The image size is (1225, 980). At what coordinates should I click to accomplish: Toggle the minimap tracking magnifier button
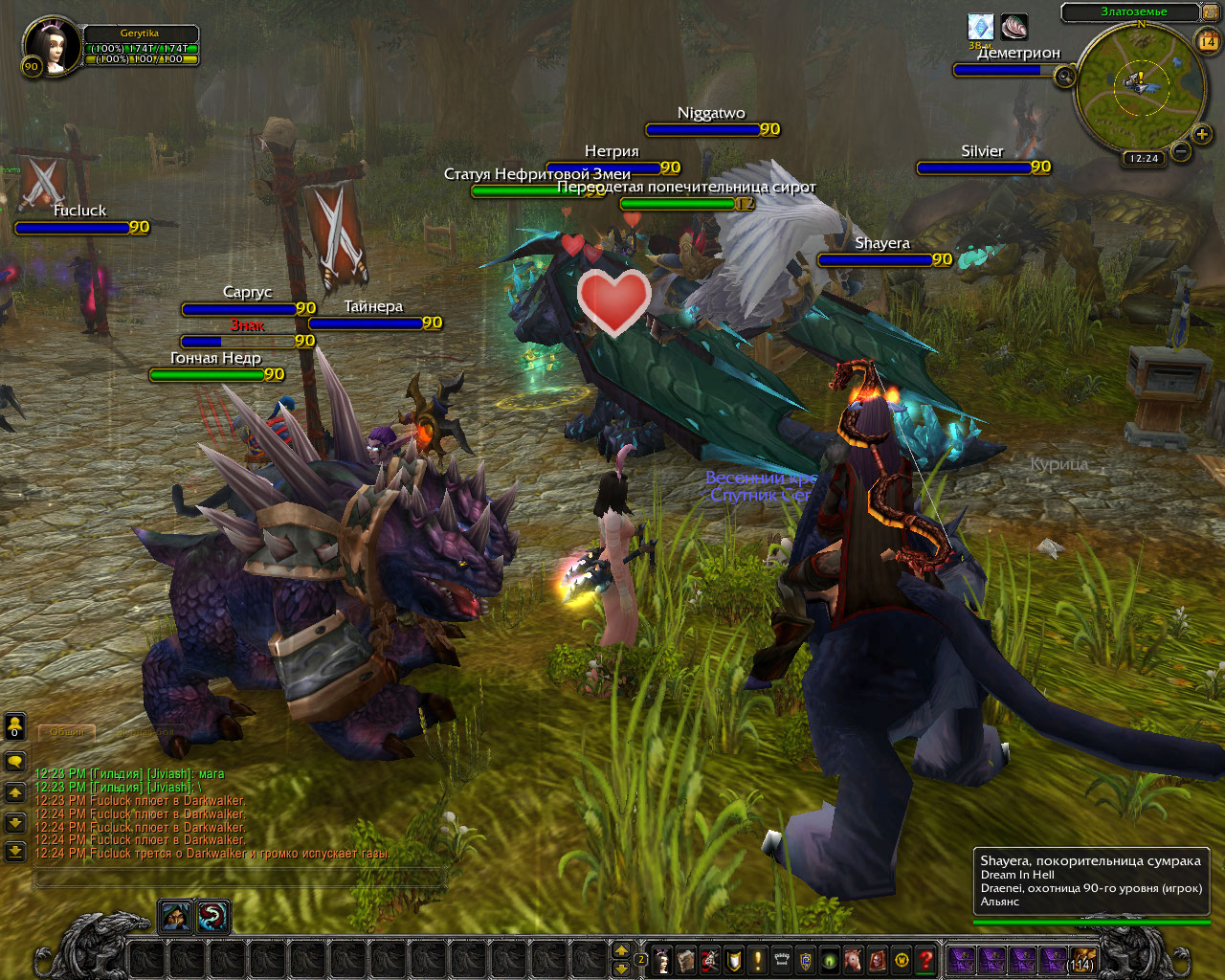(x=1065, y=77)
